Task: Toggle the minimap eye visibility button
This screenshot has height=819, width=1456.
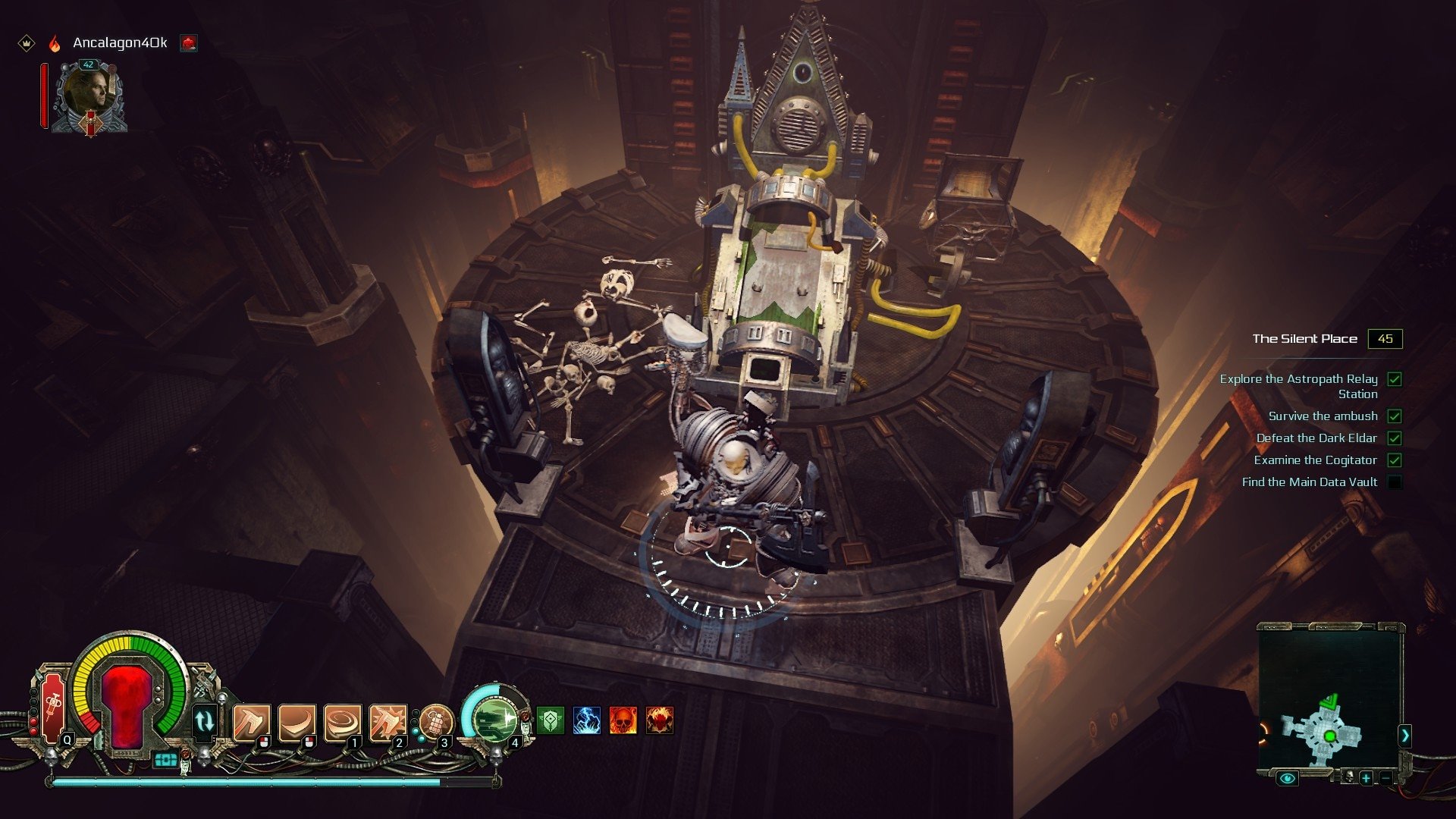Action: (x=1287, y=778)
